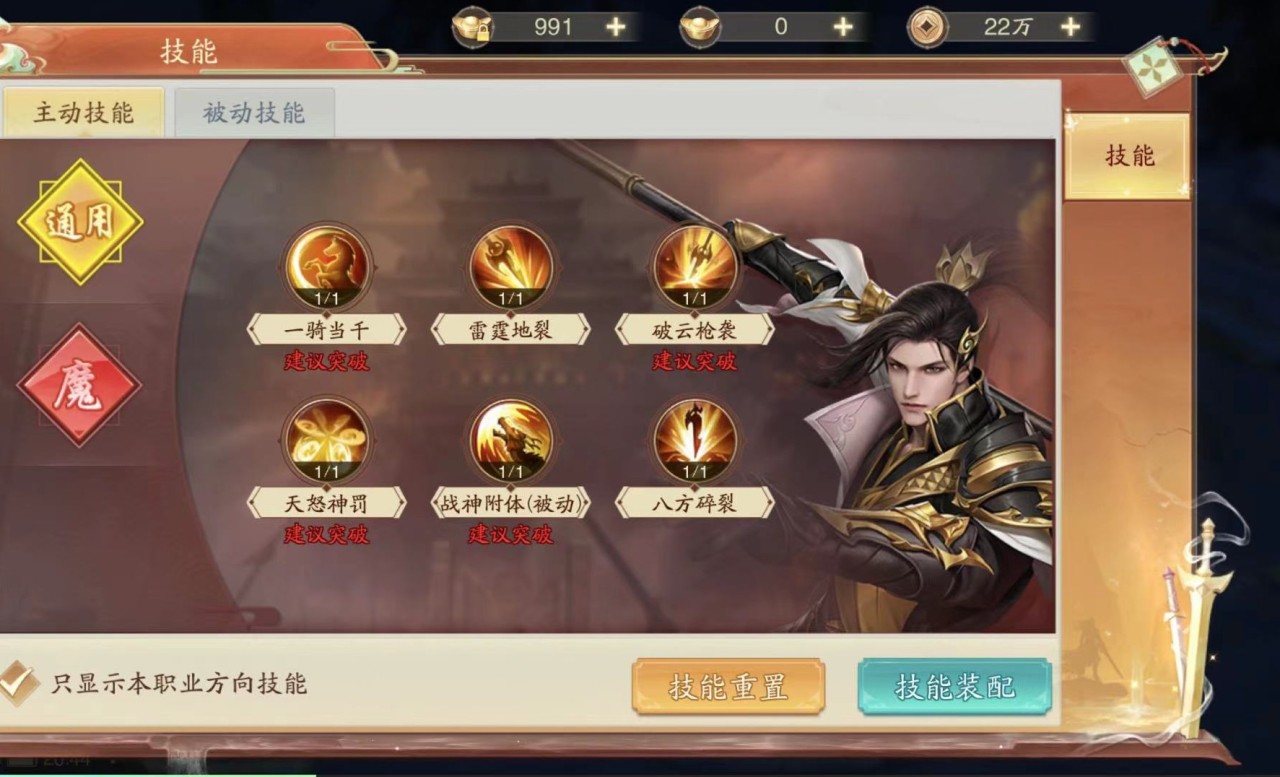The height and width of the screenshot is (777, 1280).
Task: View the 1/1 skill level indicator
Action: pyautogui.click(x=326, y=296)
